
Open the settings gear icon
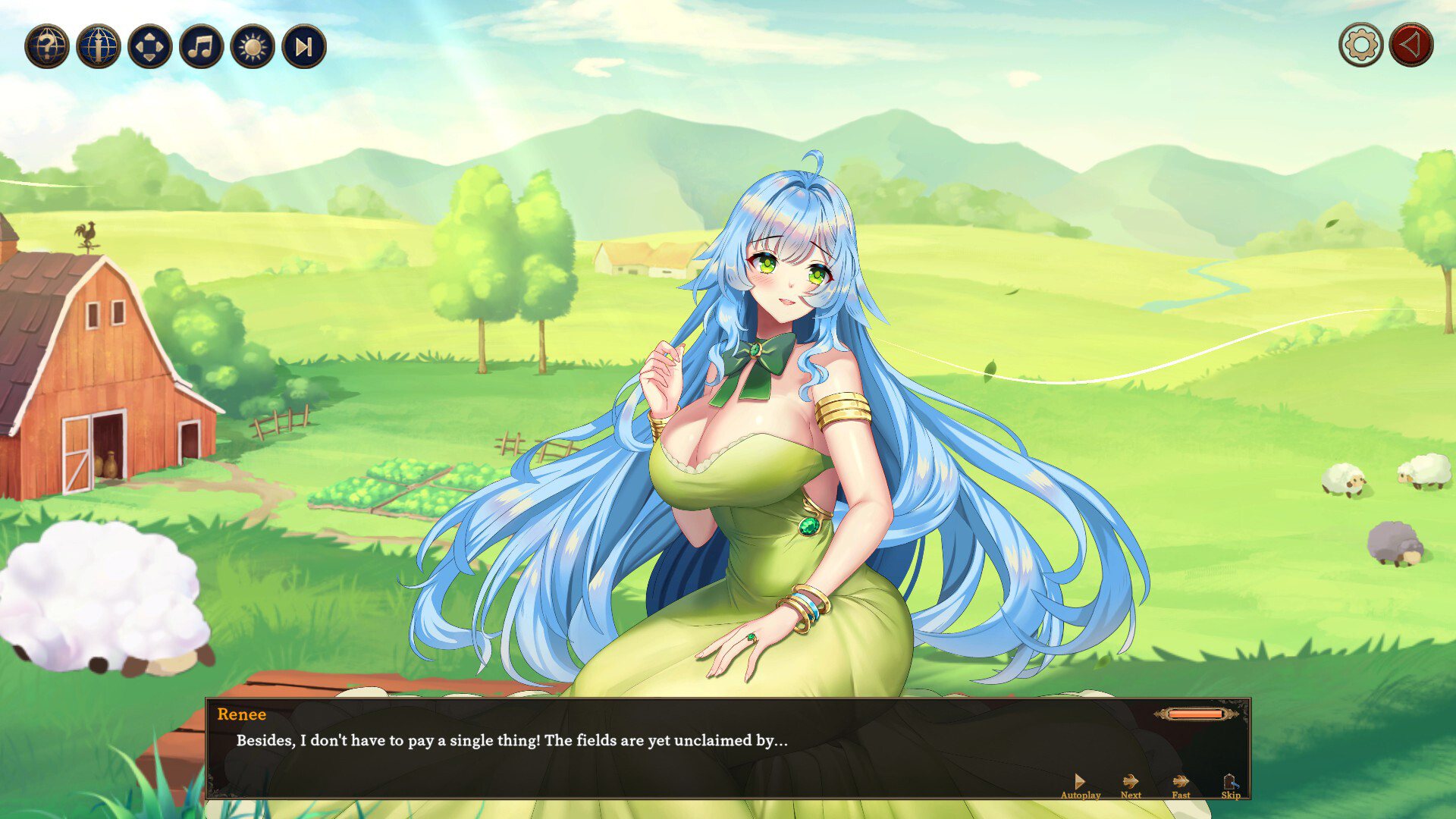pos(1361,44)
